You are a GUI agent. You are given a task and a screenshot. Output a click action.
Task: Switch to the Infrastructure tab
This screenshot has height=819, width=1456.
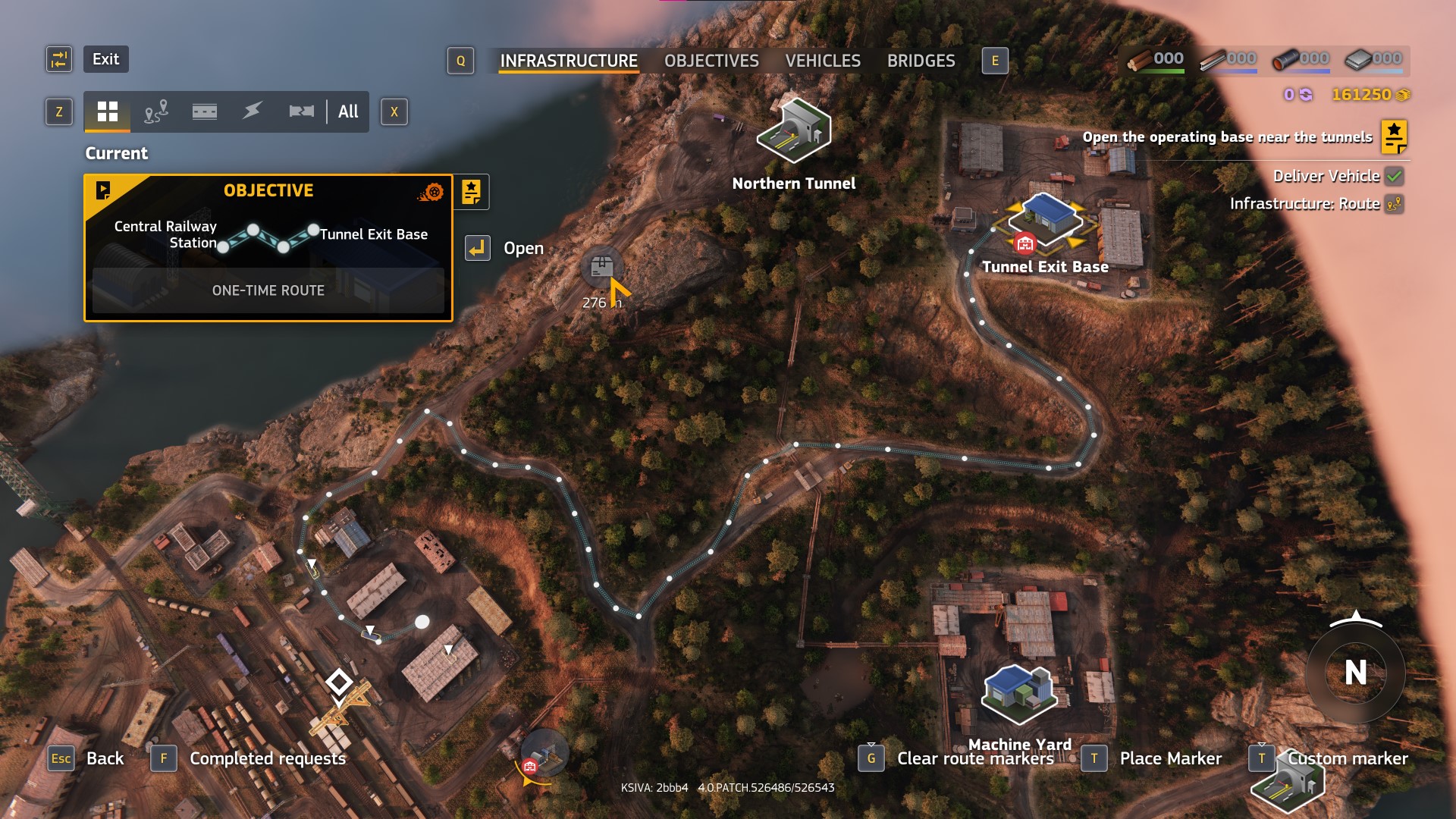569,61
